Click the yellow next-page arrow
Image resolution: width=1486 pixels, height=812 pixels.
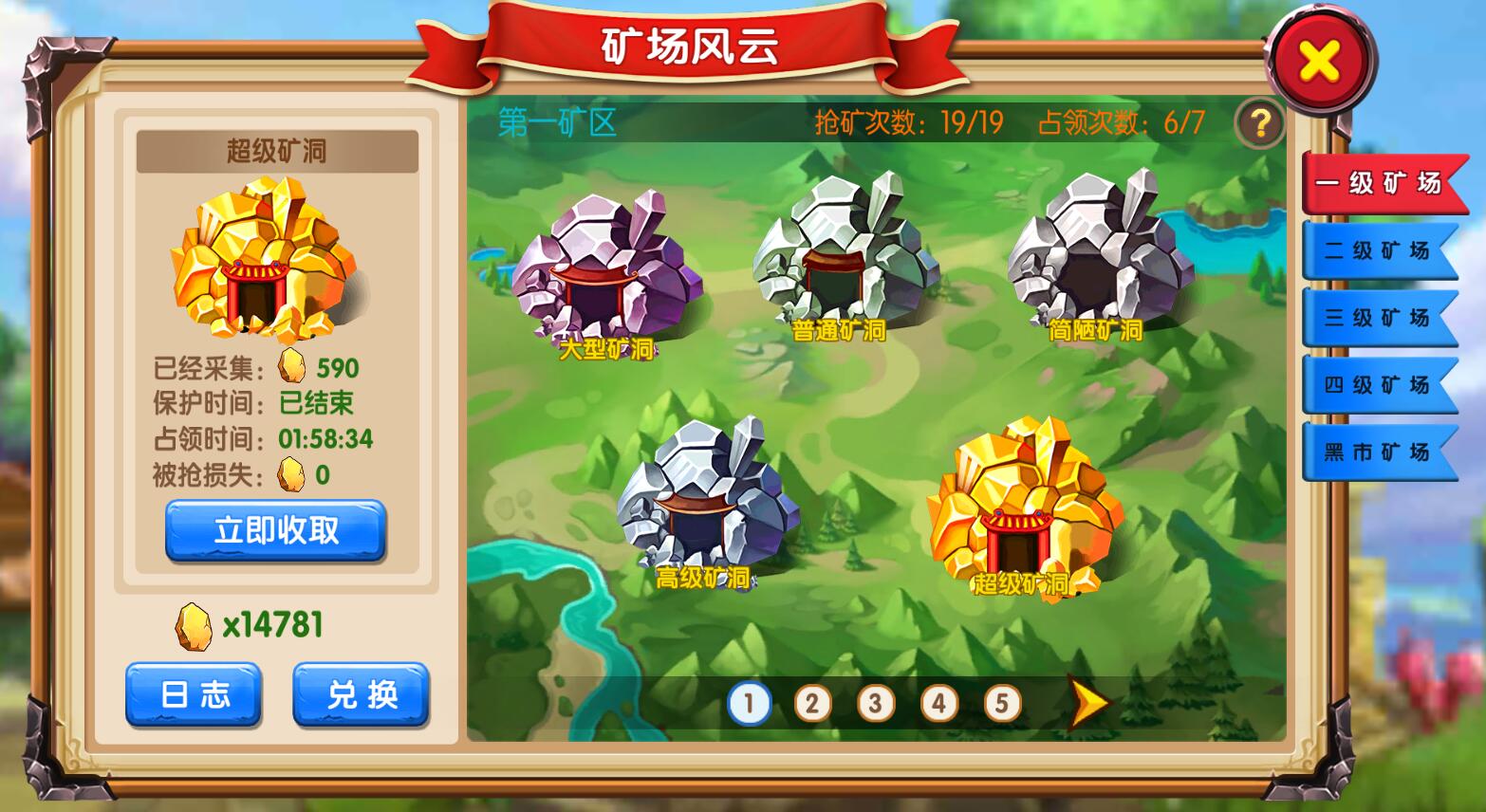point(1088,703)
